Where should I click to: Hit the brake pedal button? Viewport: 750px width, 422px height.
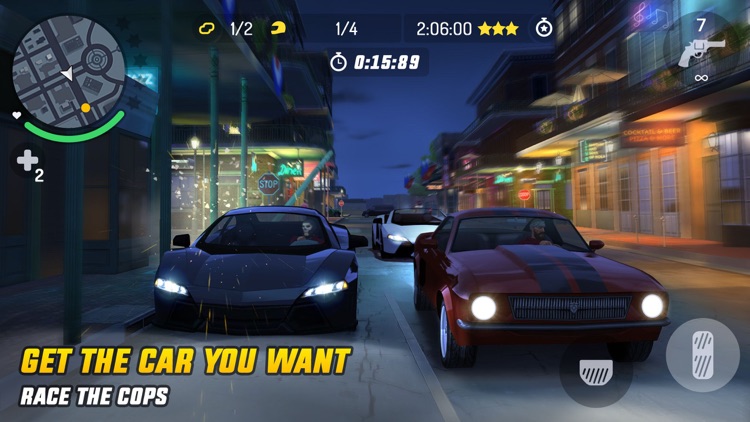[x=596, y=373]
